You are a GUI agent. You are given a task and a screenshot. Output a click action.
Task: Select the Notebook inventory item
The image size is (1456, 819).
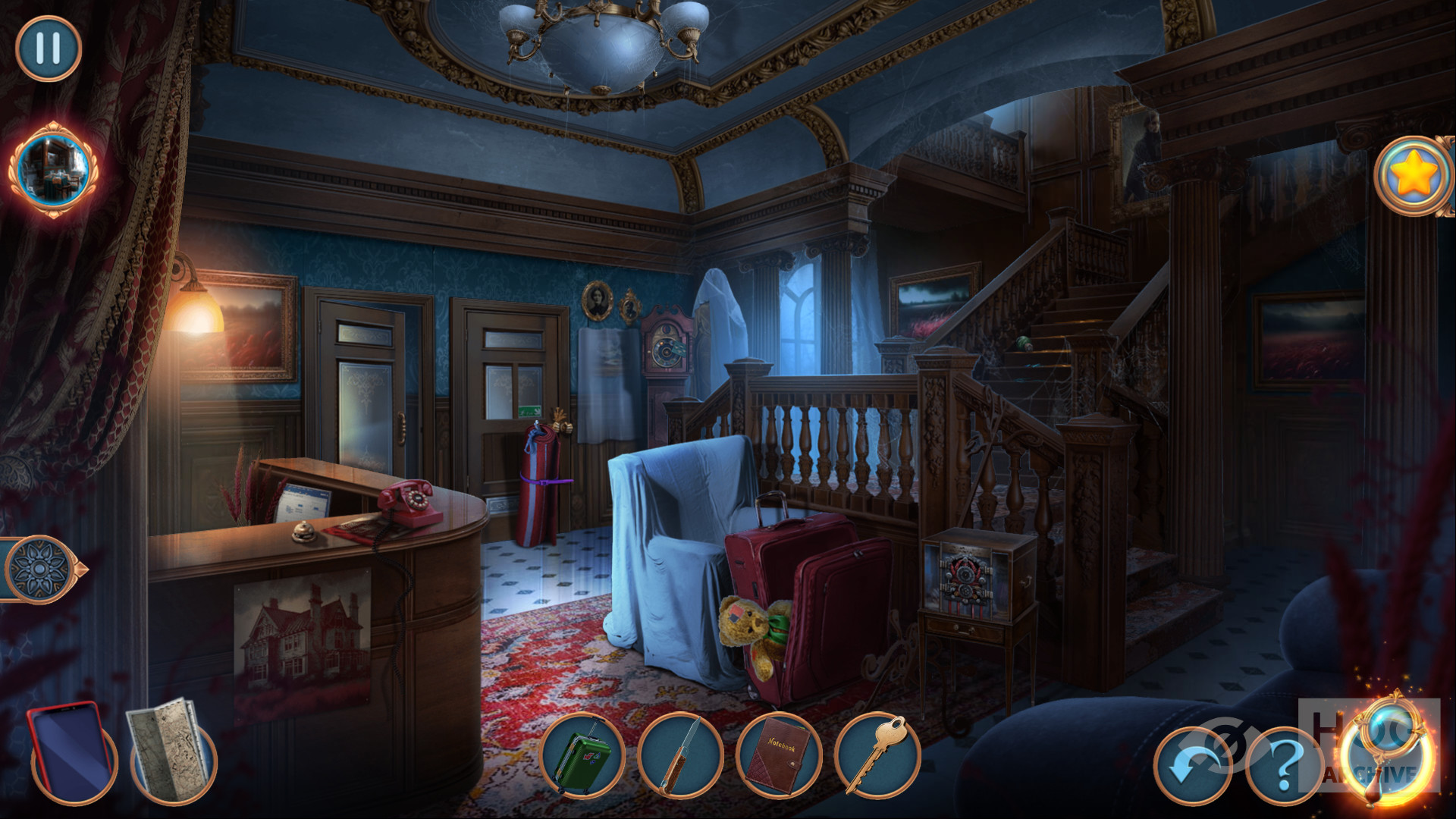(777, 755)
